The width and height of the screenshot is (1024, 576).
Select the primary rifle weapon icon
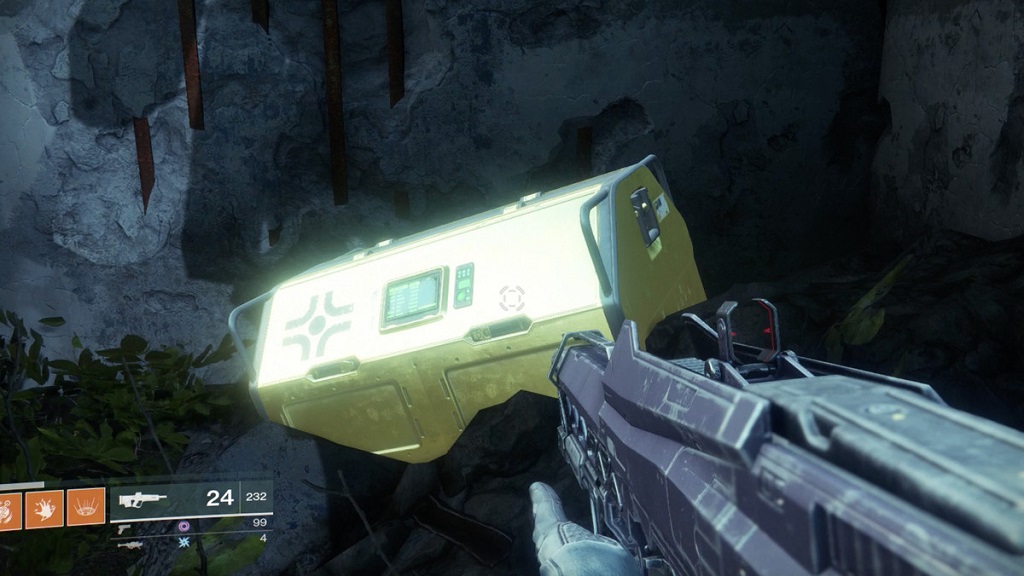143,499
